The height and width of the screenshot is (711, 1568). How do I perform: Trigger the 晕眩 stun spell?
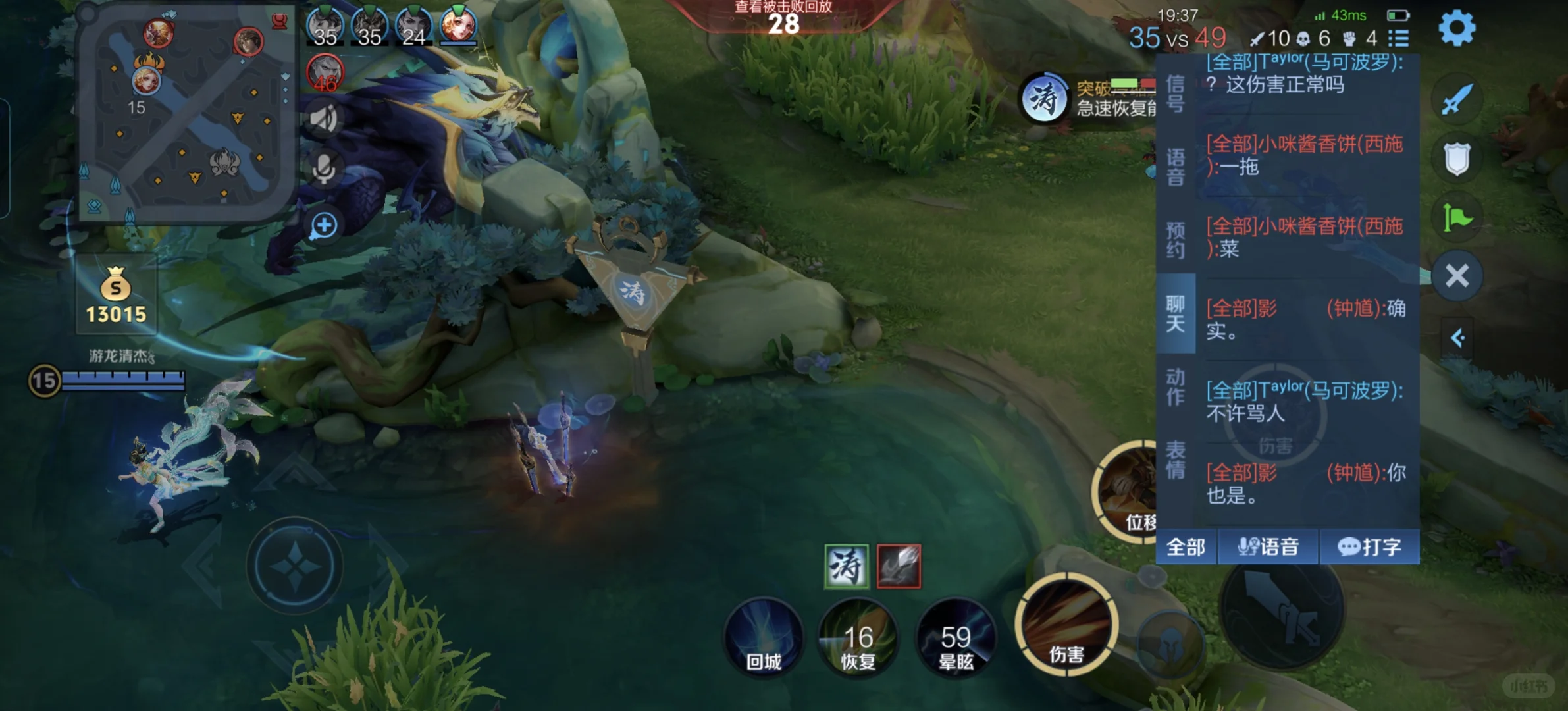pyautogui.click(x=956, y=637)
